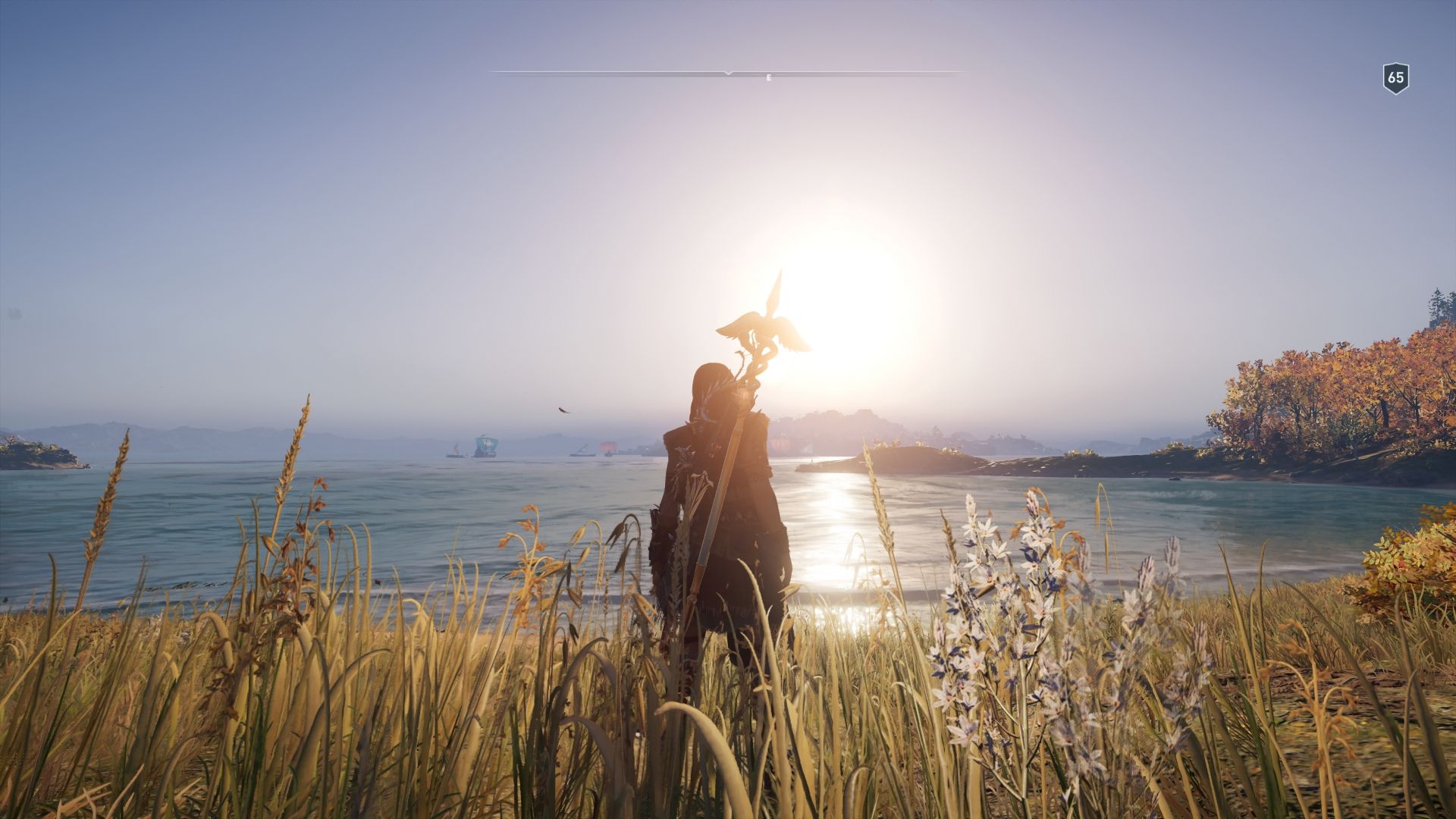1456x819 pixels.
Task: Click the compass bar at the top
Action: click(x=728, y=74)
